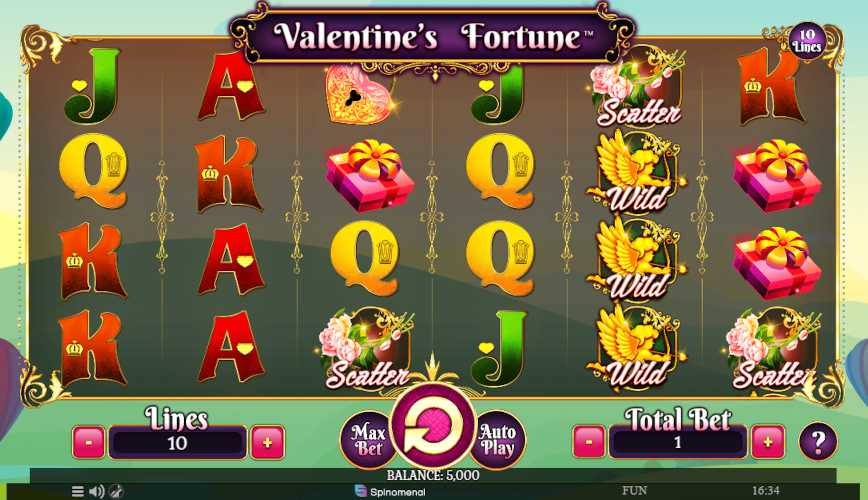Viewport: 868px width, 500px height.
Task: Raise the Total Bet amount
Action: (768, 441)
